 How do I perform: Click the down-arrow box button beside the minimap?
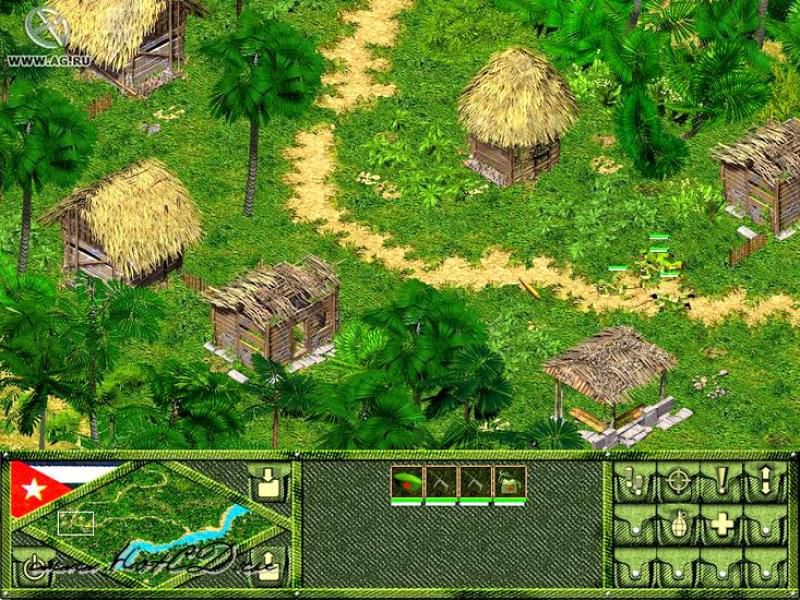pos(268,483)
